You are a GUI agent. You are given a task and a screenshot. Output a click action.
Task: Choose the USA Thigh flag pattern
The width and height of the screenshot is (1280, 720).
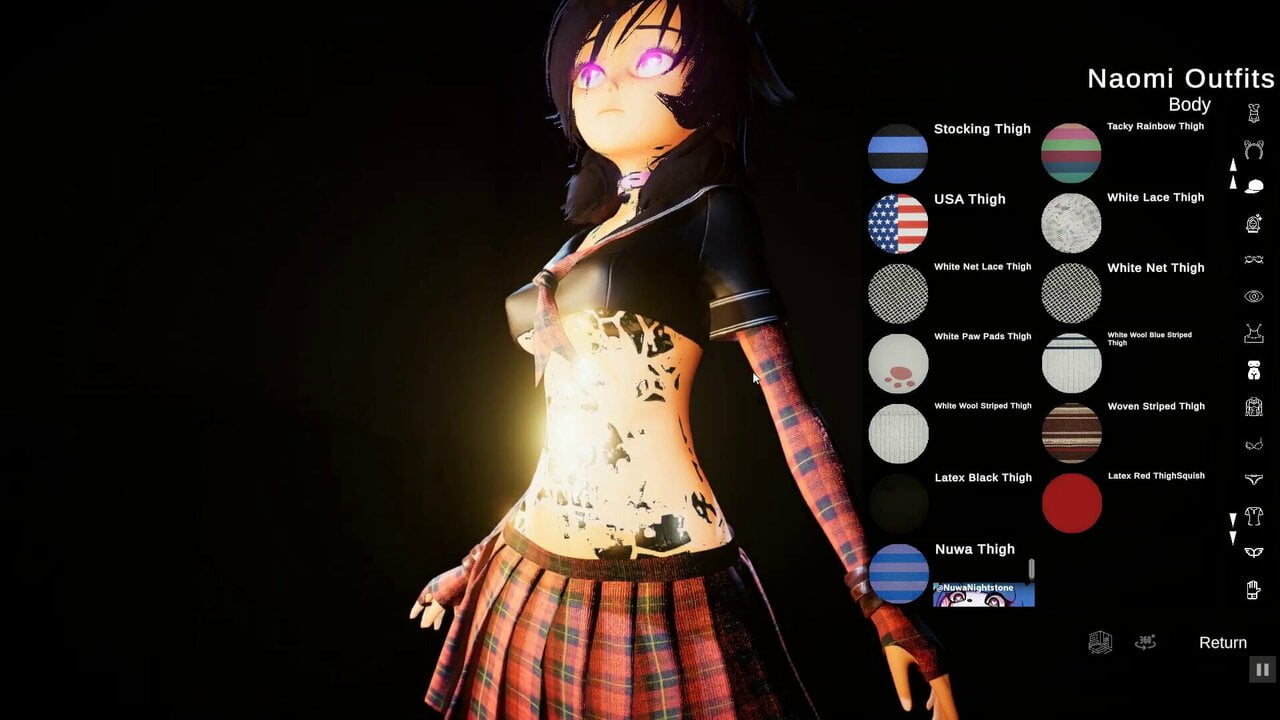[x=898, y=224]
